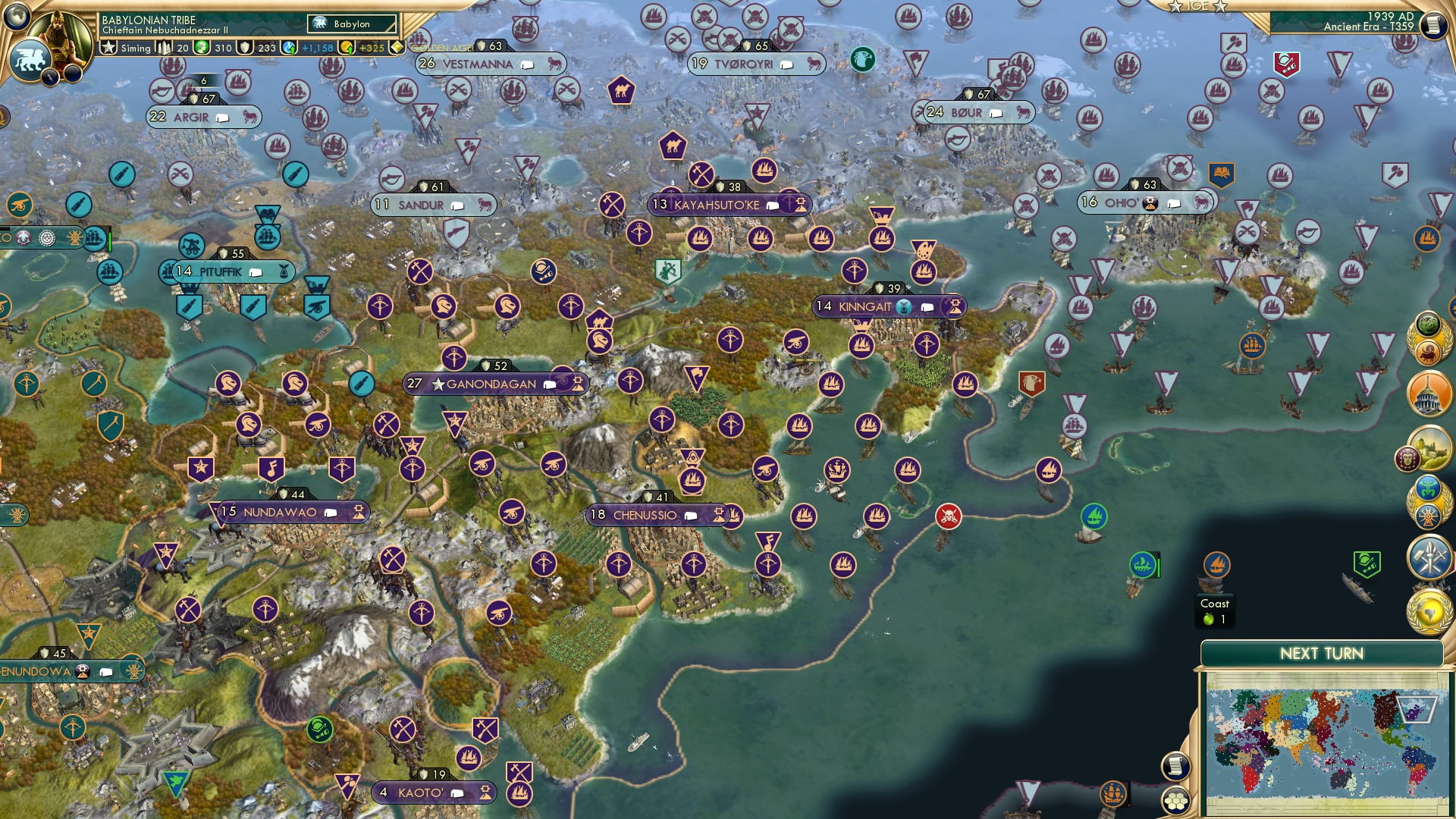Screen dimensions: 1456x819
Task: Select the winged lion civilization emblem
Action: coord(31,58)
